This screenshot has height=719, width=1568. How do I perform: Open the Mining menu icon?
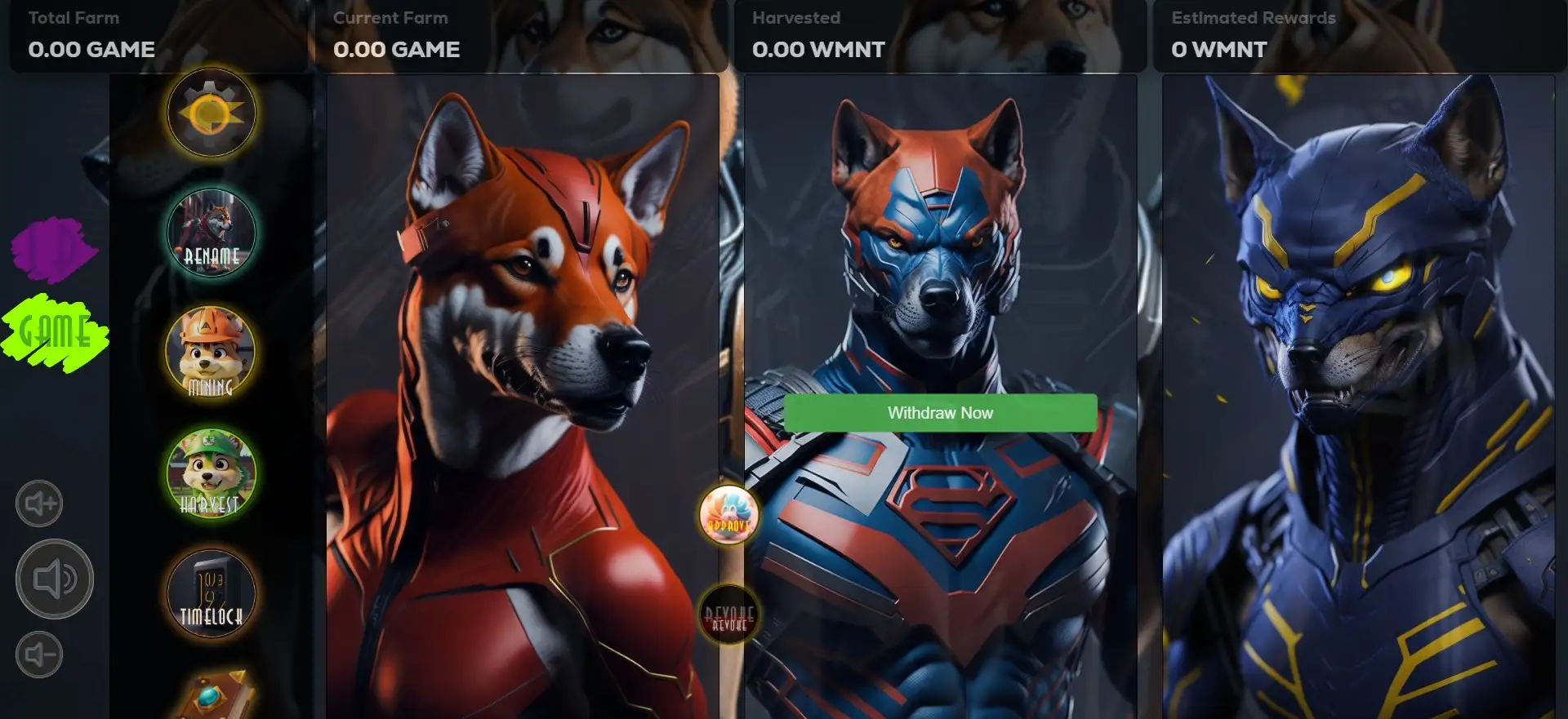[212, 353]
